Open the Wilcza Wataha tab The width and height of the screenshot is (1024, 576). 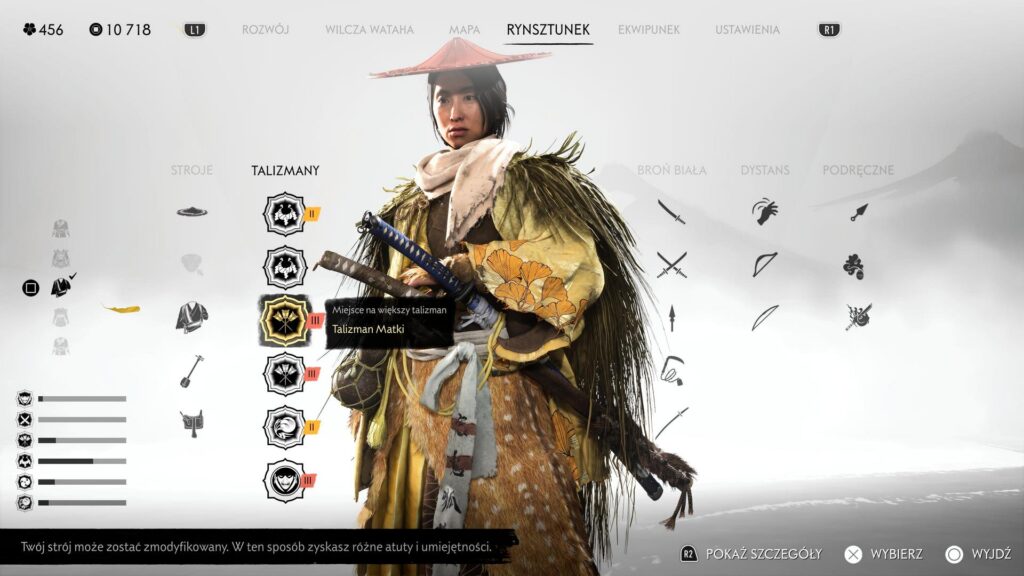coord(369,30)
